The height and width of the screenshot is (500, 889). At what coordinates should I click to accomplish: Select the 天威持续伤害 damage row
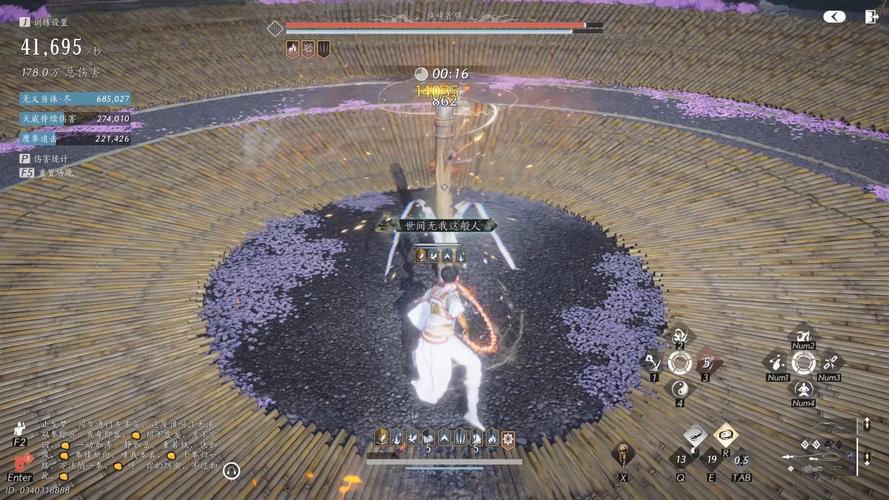tap(75, 119)
